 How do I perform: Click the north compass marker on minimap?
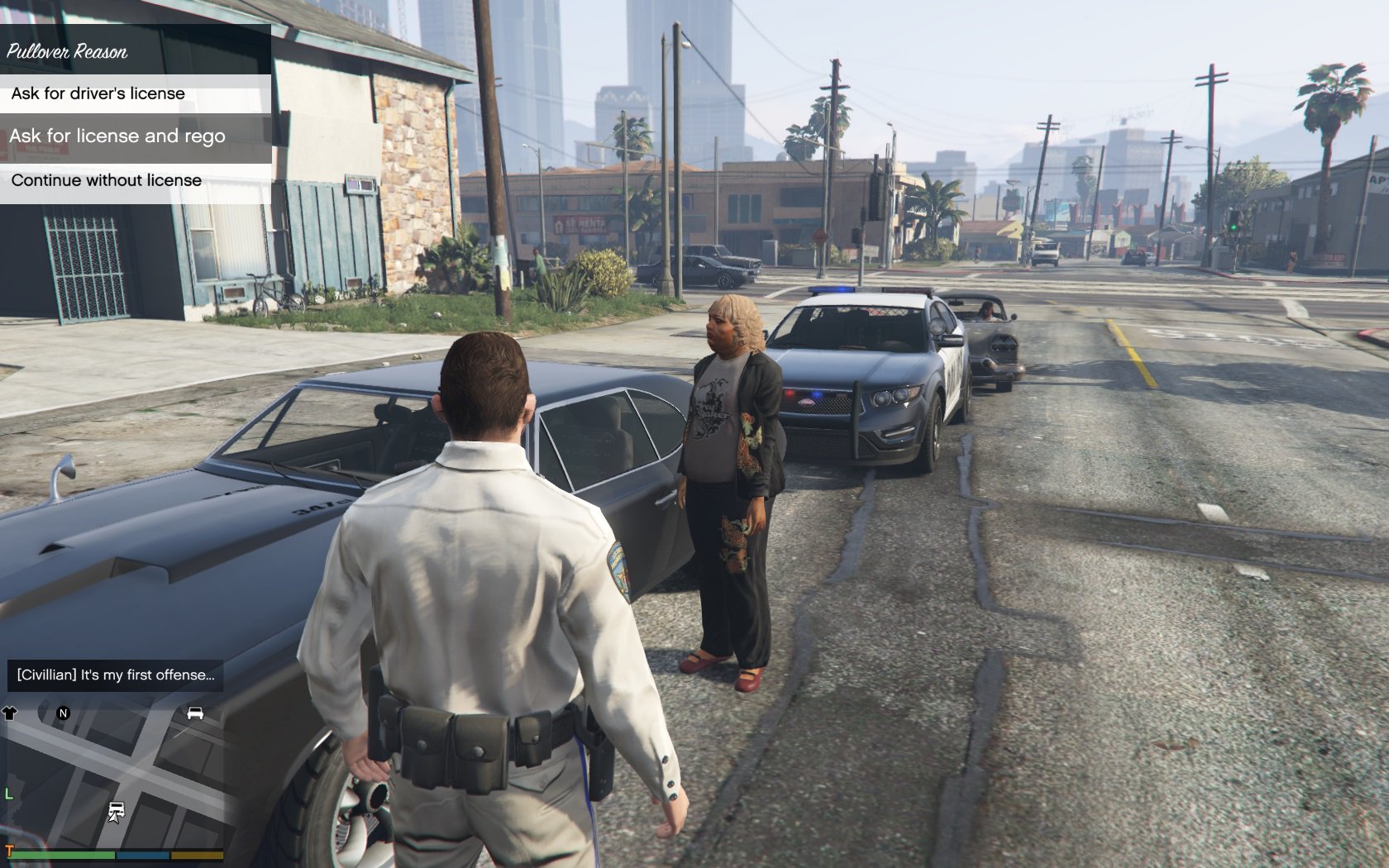(63, 713)
